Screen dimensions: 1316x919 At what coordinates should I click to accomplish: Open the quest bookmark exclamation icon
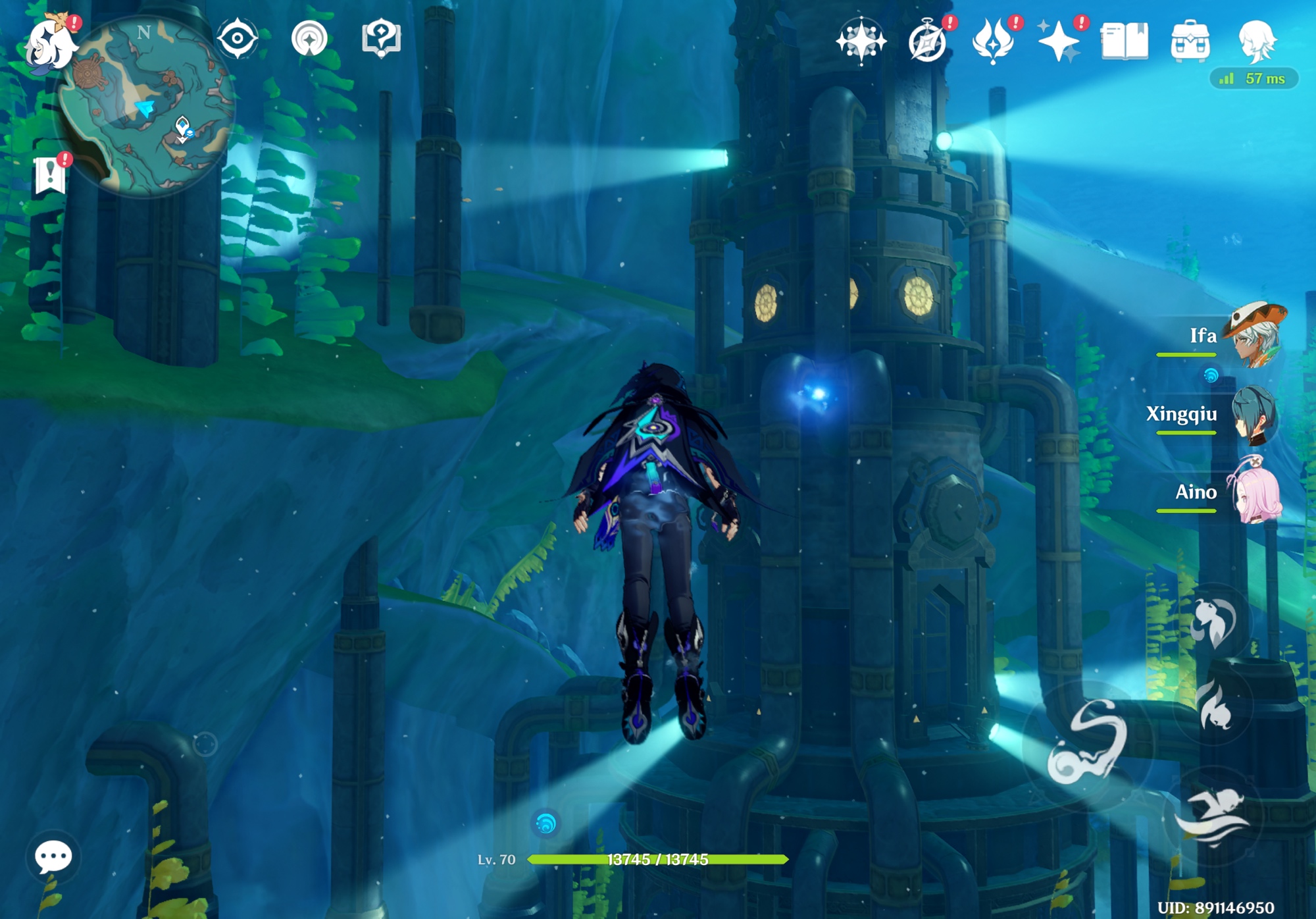[51, 174]
